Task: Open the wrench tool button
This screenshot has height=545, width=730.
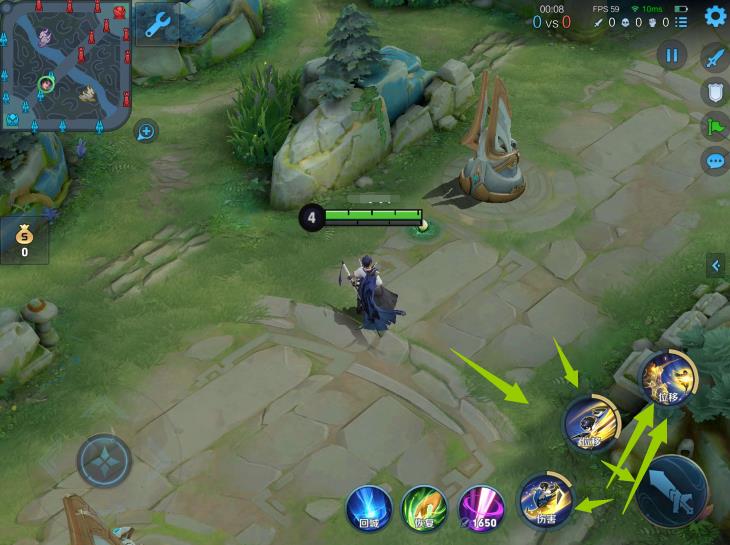Action: tap(158, 25)
